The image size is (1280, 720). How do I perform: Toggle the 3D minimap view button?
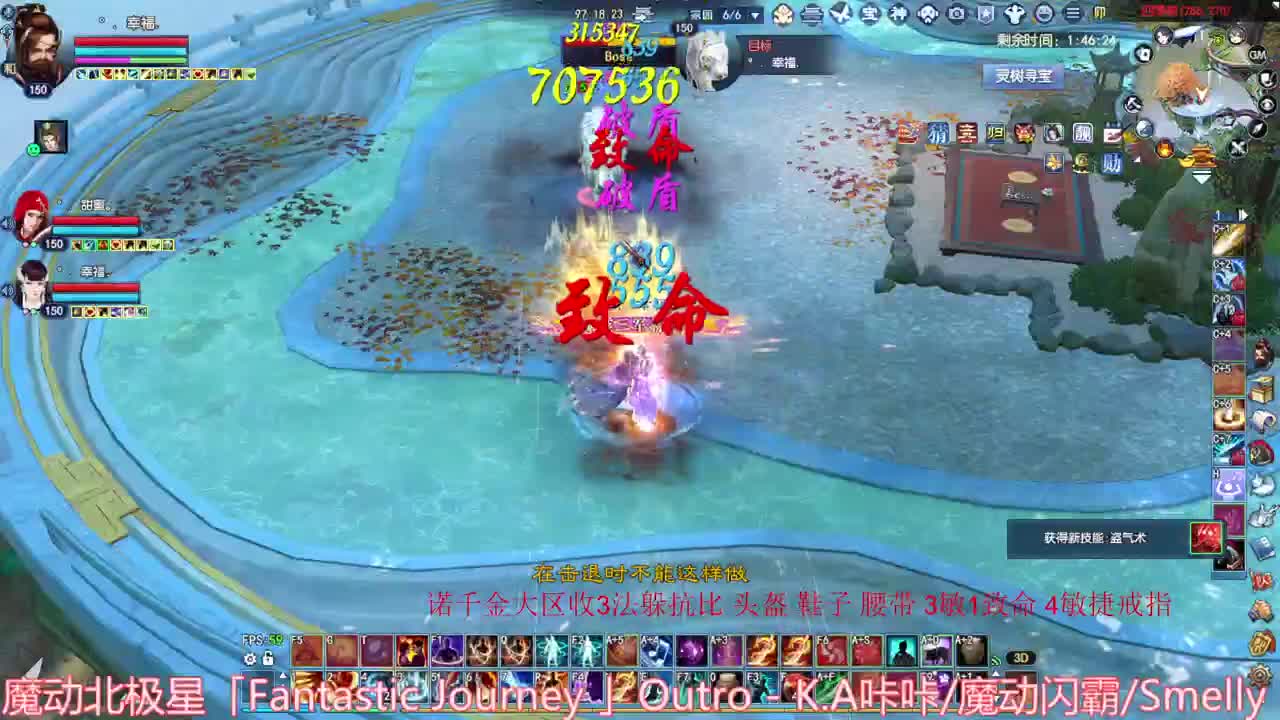[1020, 657]
